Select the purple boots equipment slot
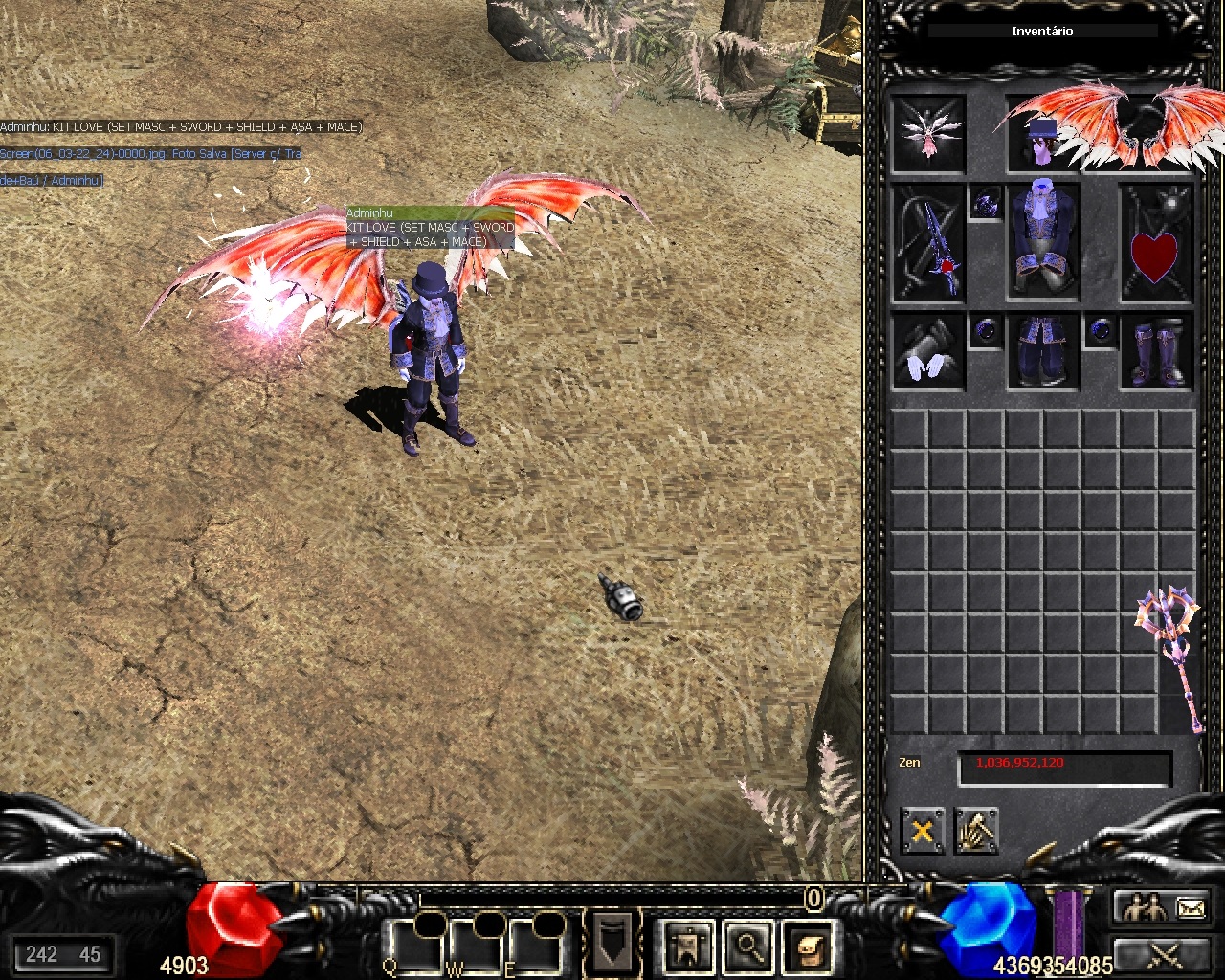The width and height of the screenshot is (1225, 980). pos(1156,352)
